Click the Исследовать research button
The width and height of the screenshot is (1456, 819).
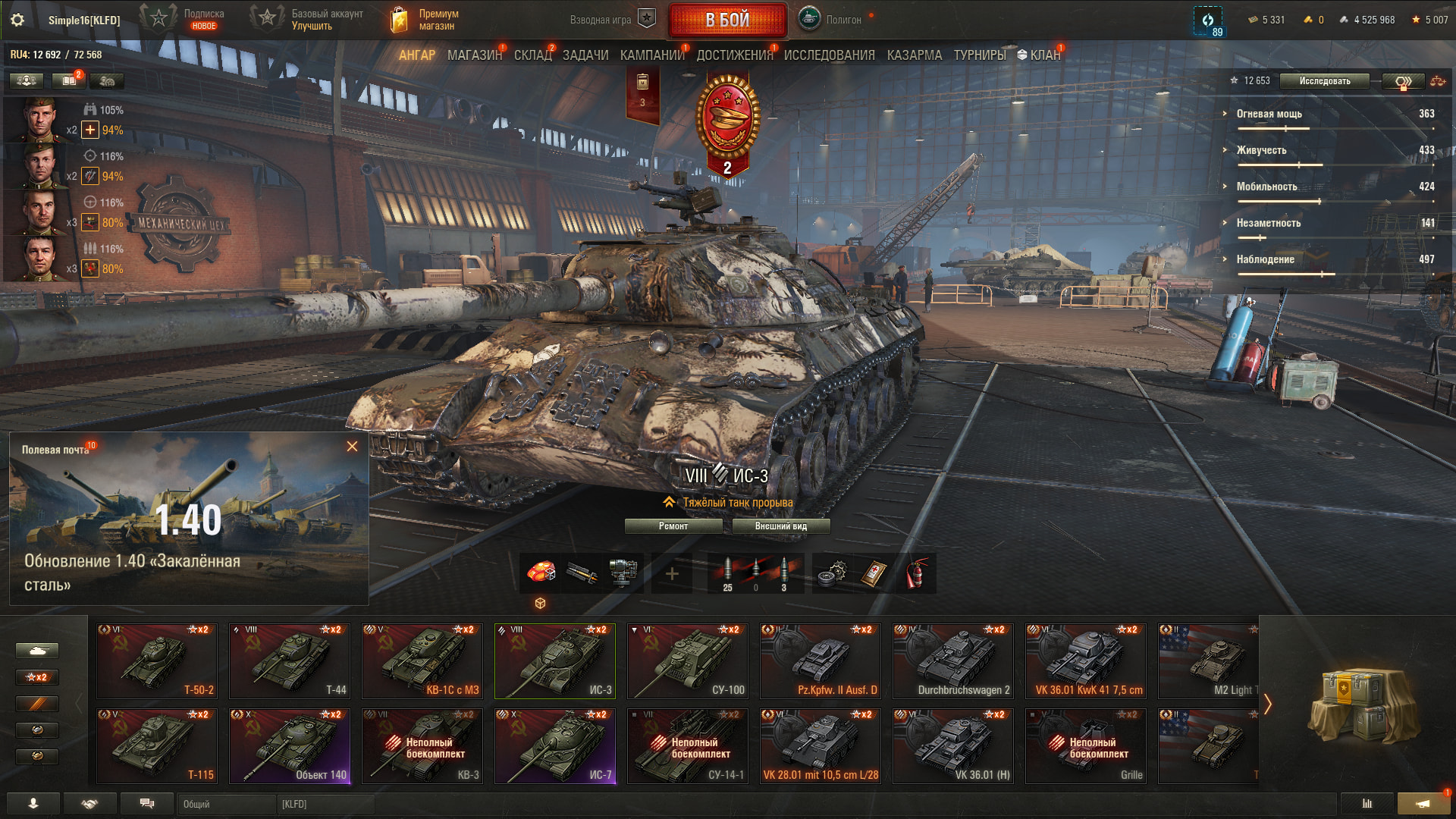click(x=1324, y=81)
